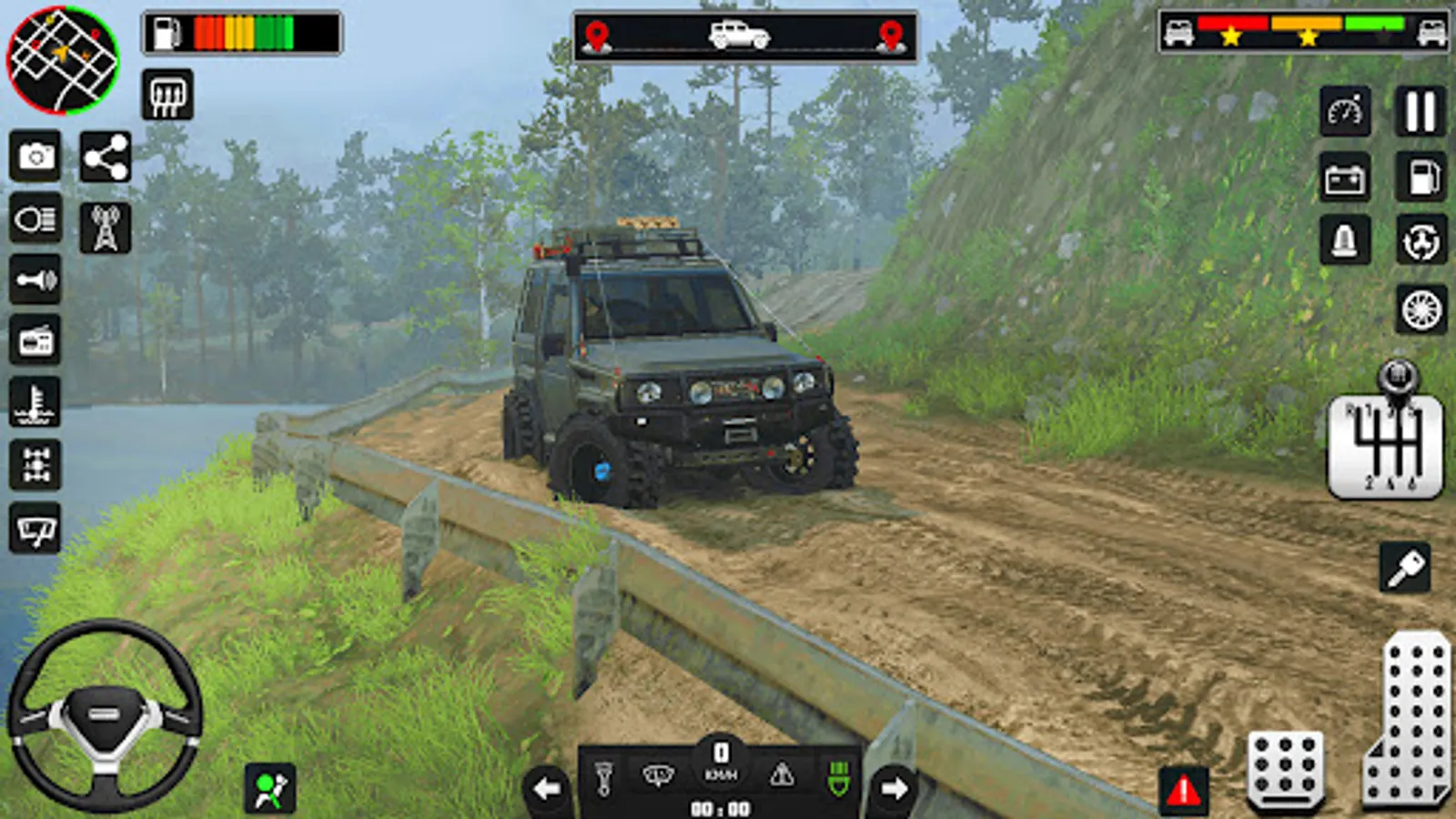Toggle the right turn arrow
The image size is (1456, 819).
[895, 788]
